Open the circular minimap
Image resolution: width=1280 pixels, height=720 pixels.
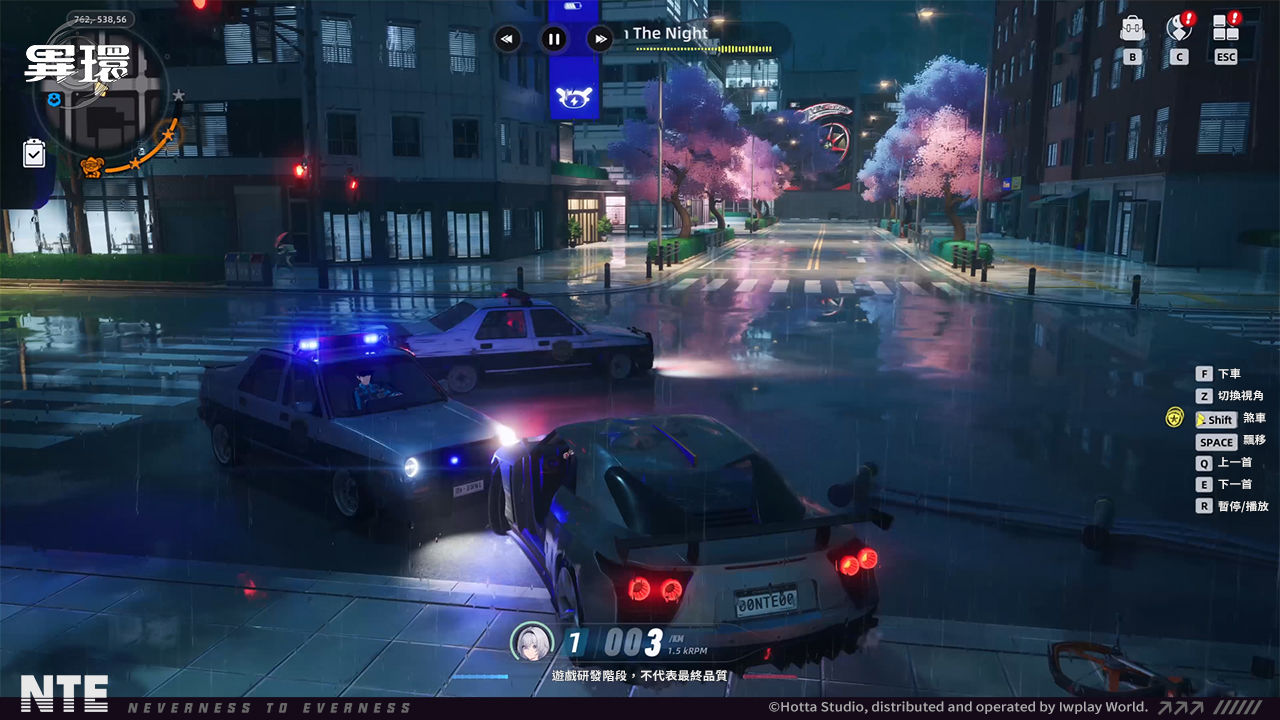point(105,105)
